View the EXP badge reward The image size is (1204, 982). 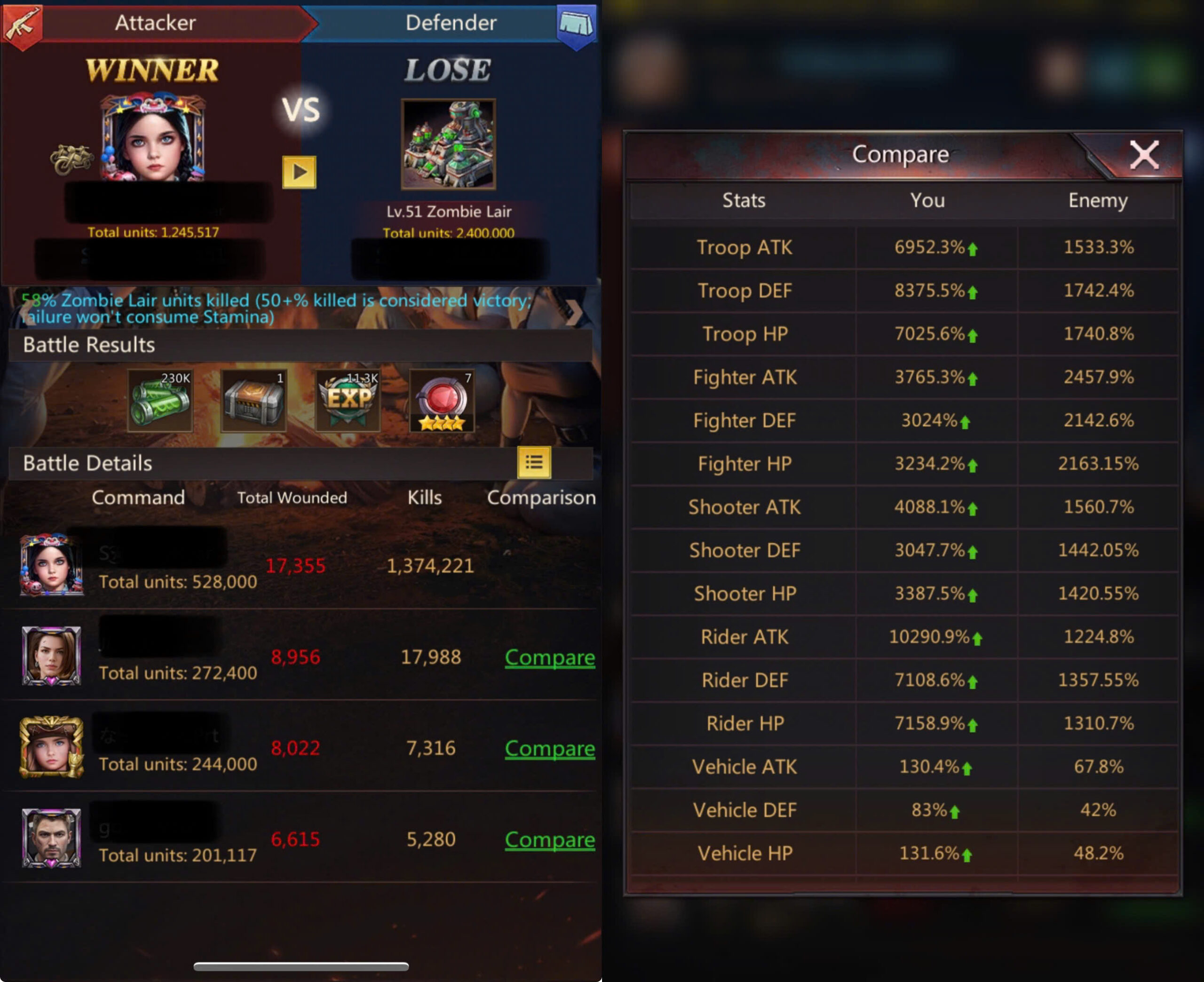[347, 401]
